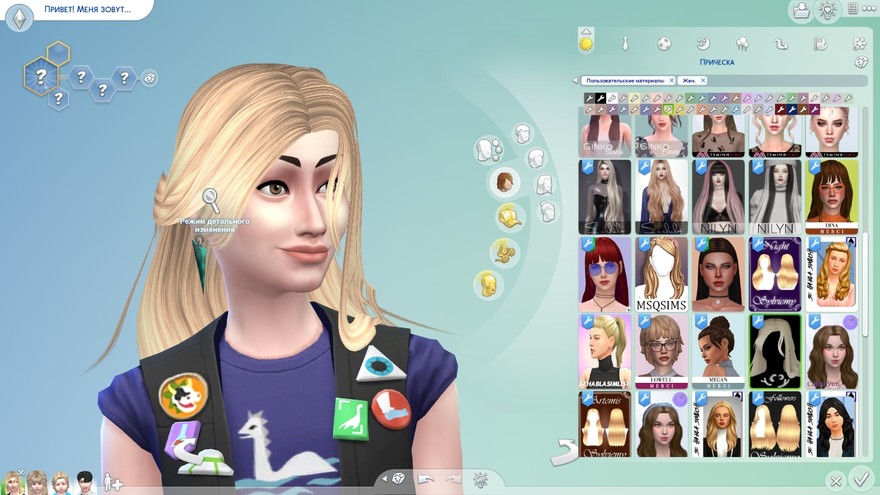
Task: Open the hats category with cap icon
Action: 509,216
